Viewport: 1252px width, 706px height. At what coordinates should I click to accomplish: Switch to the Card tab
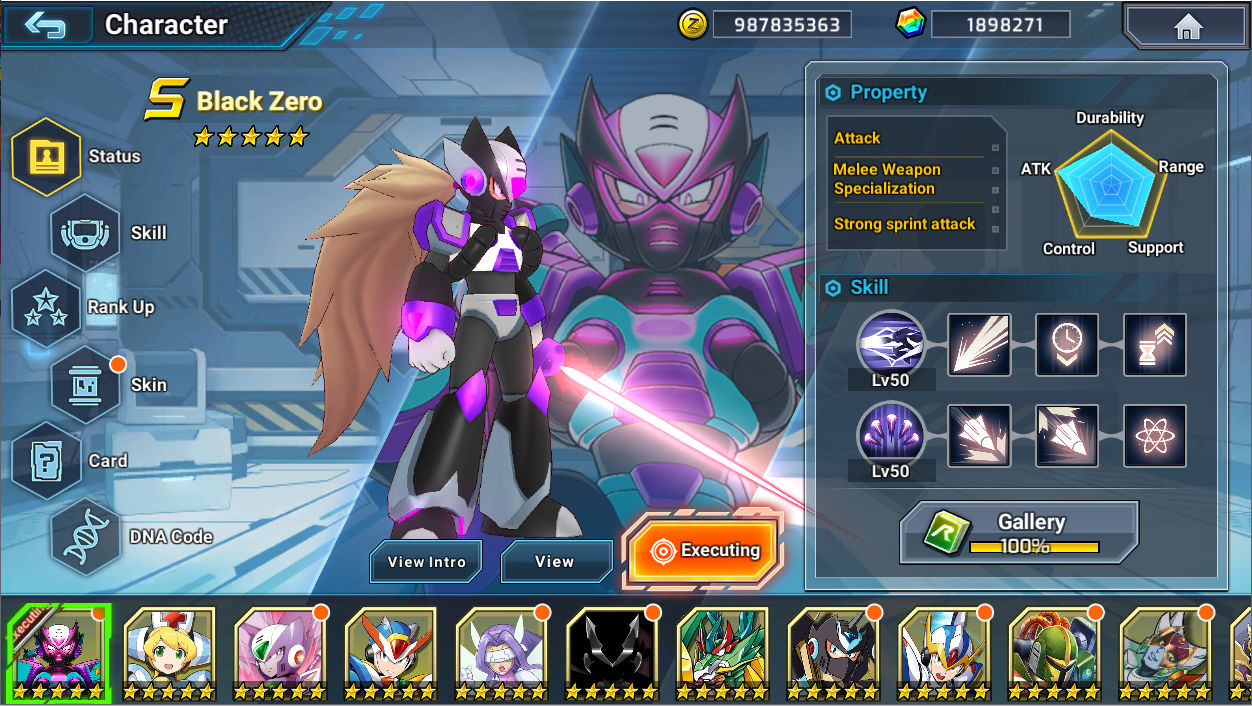coord(46,461)
